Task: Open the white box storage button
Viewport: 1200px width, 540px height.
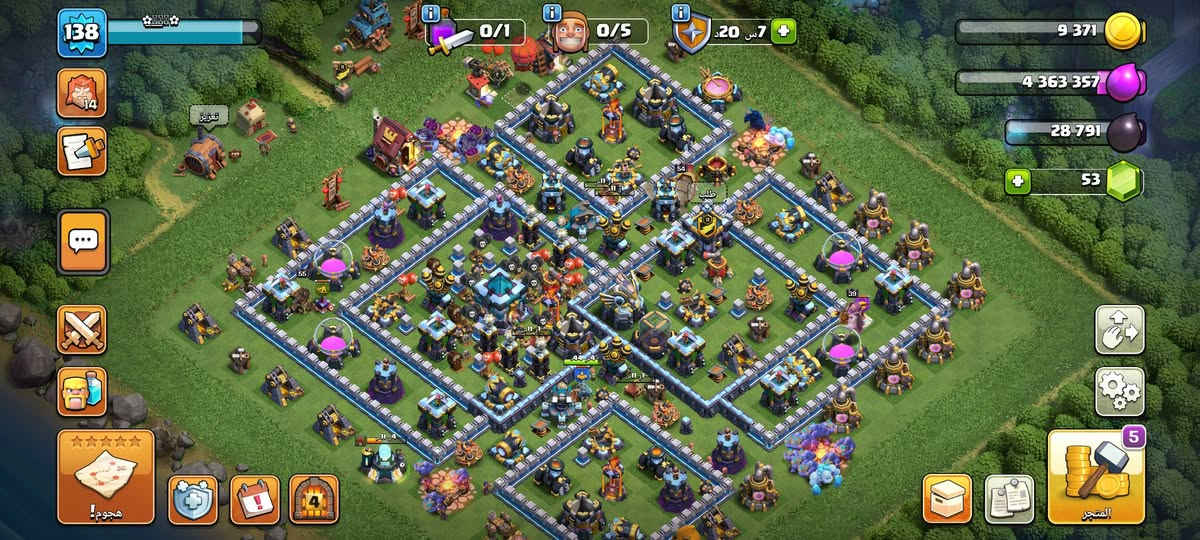Action: point(946,498)
